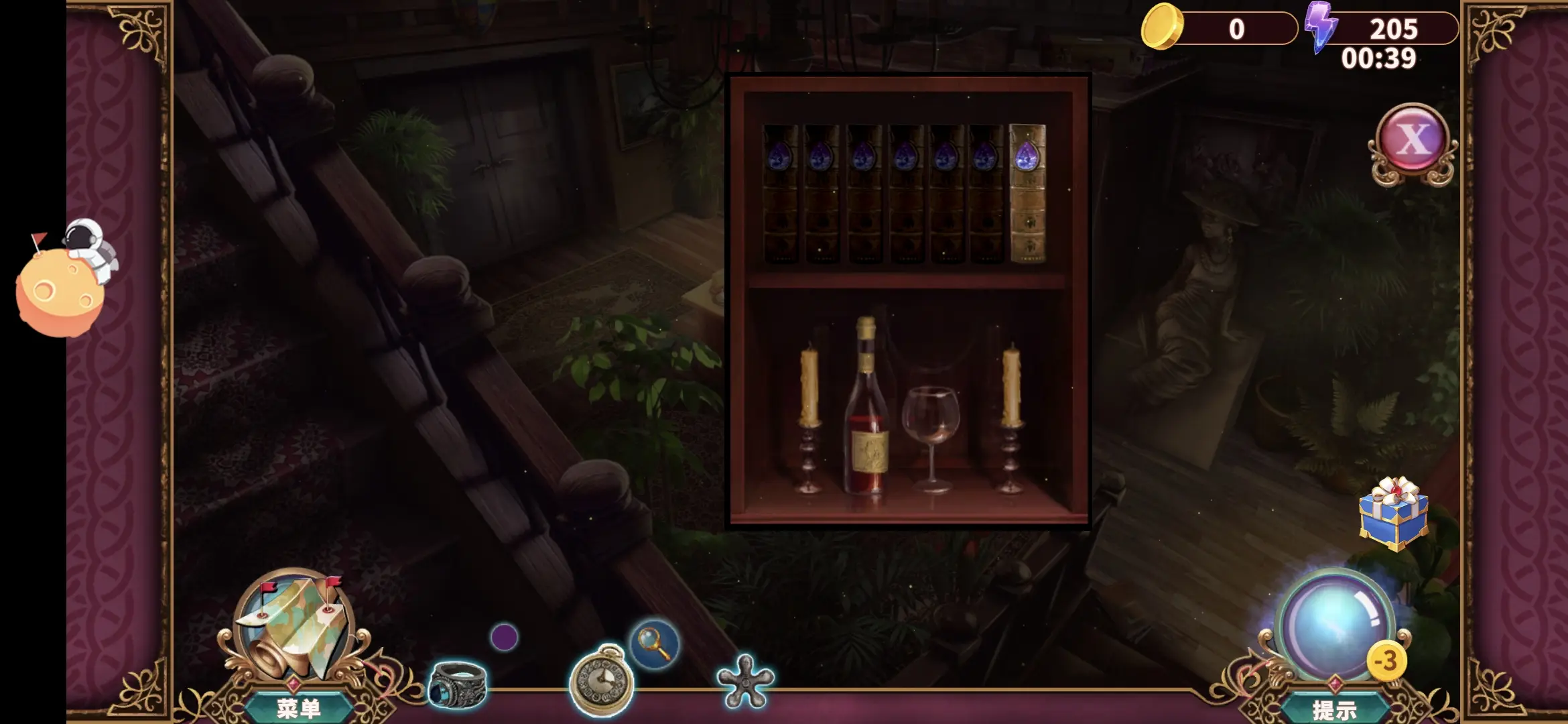Tap the purple lightning energy icon
Image resolution: width=1568 pixels, height=724 pixels.
click(x=1321, y=27)
